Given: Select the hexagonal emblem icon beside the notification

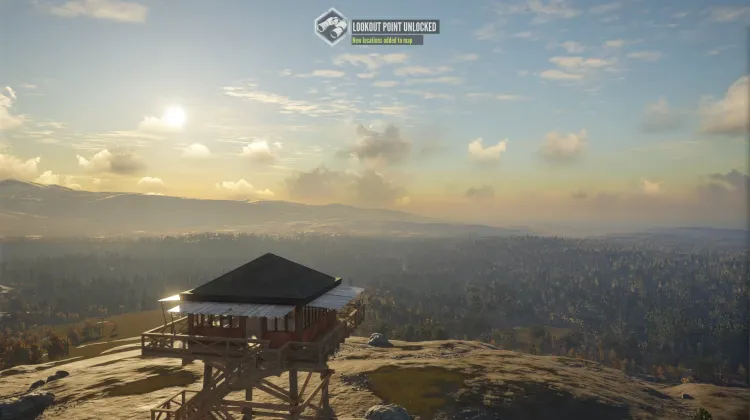Looking at the screenshot, I should click(x=331, y=27).
